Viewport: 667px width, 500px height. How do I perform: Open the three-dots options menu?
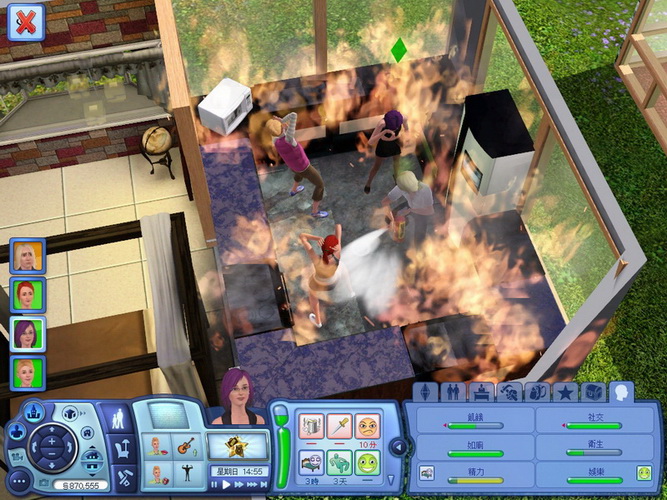click(18, 479)
